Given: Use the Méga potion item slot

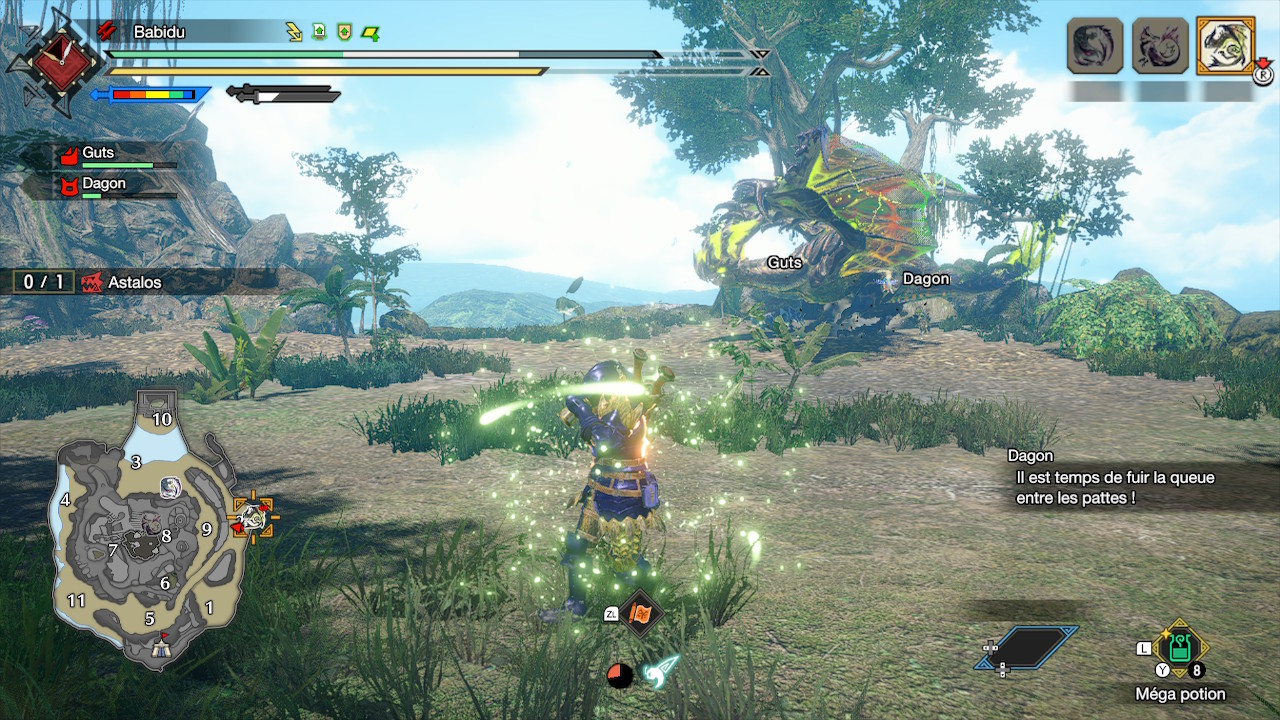Looking at the screenshot, I should pos(1180,648).
